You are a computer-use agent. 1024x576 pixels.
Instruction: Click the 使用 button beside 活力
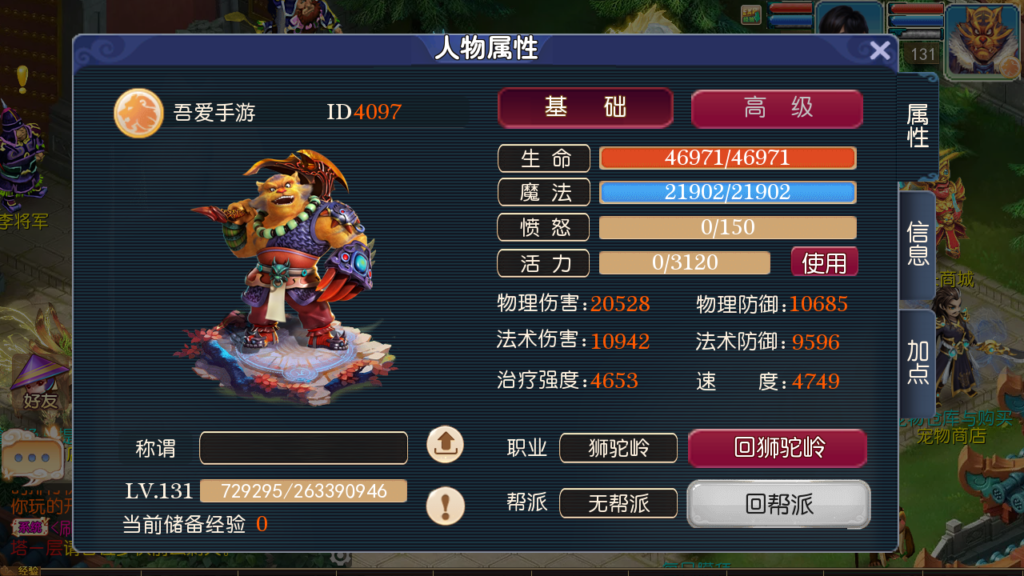824,263
